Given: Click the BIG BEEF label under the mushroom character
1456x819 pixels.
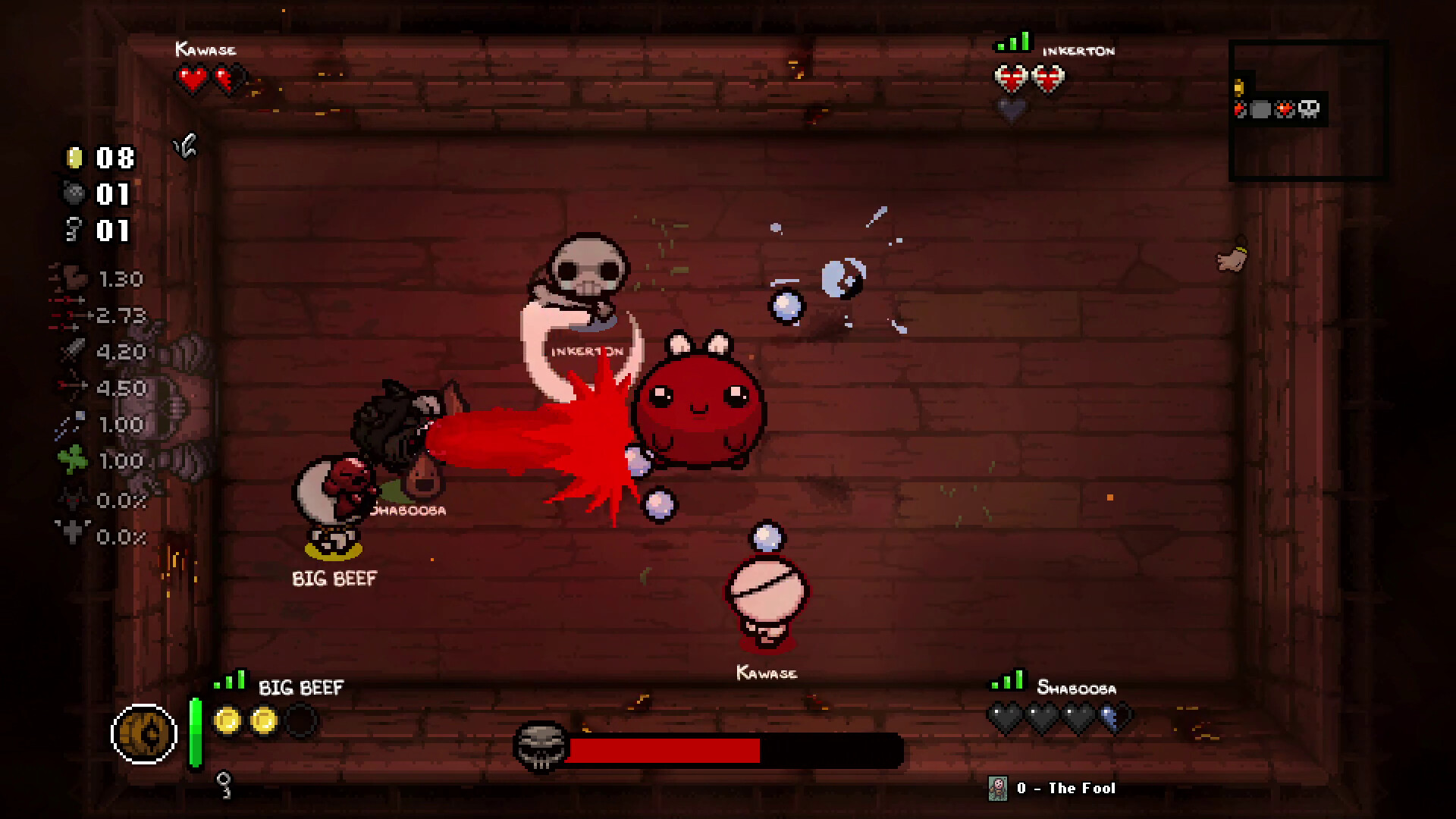Looking at the screenshot, I should click(332, 579).
